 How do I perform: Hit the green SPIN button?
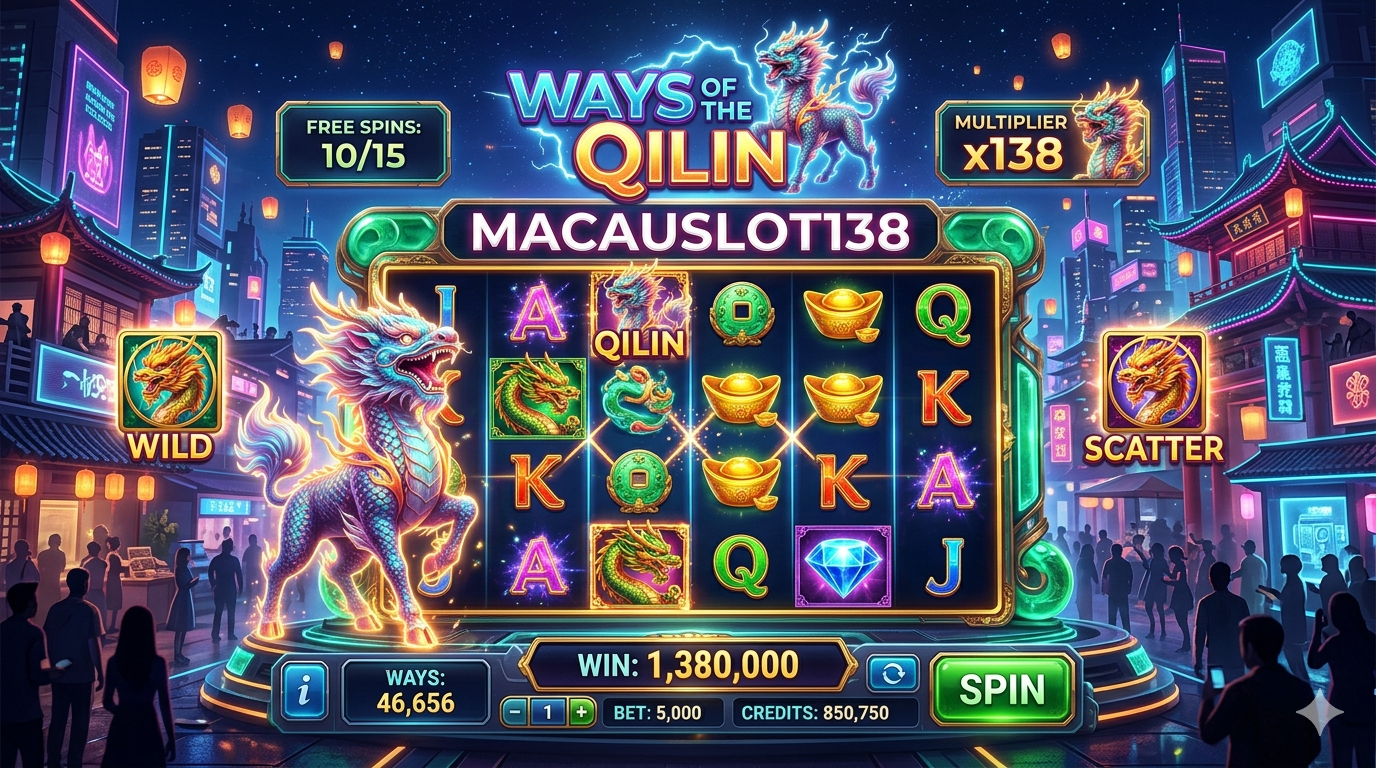tap(1001, 689)
